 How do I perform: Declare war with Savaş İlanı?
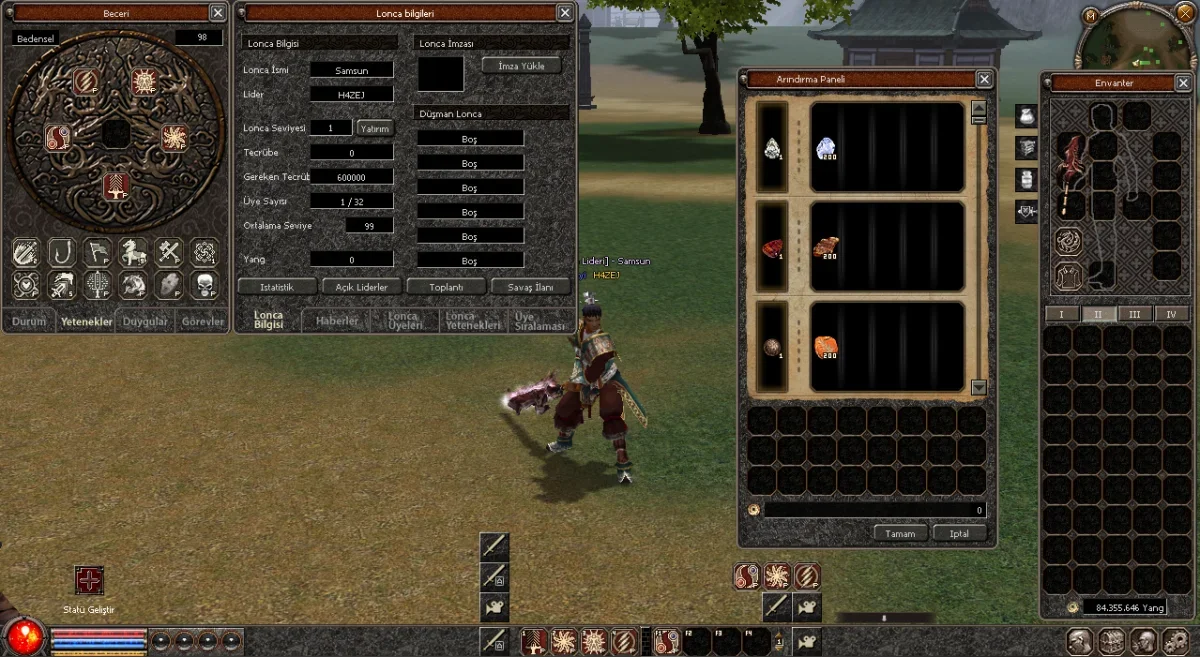click(530, 287)
